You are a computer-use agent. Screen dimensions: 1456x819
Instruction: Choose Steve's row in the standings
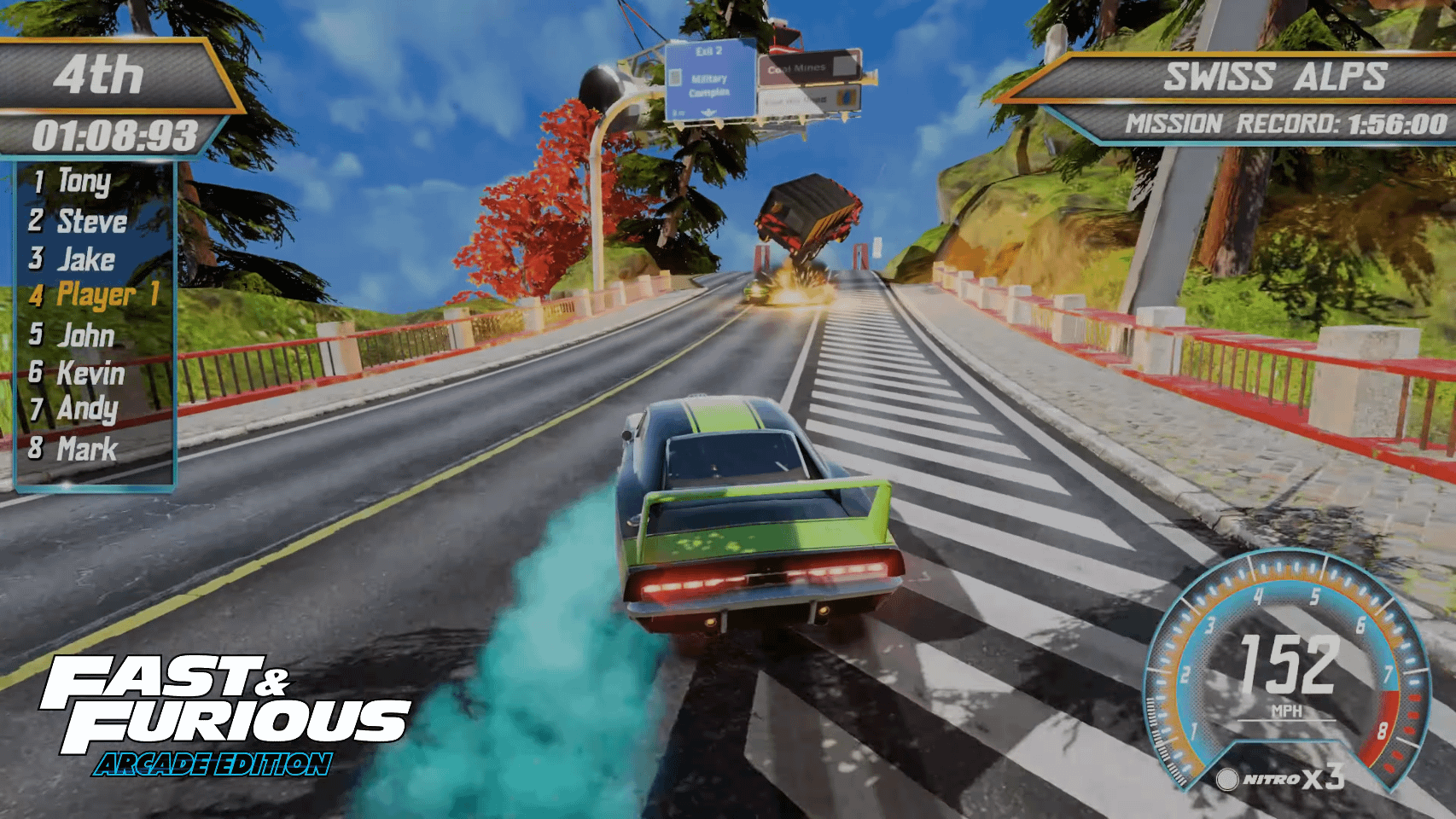90,222
